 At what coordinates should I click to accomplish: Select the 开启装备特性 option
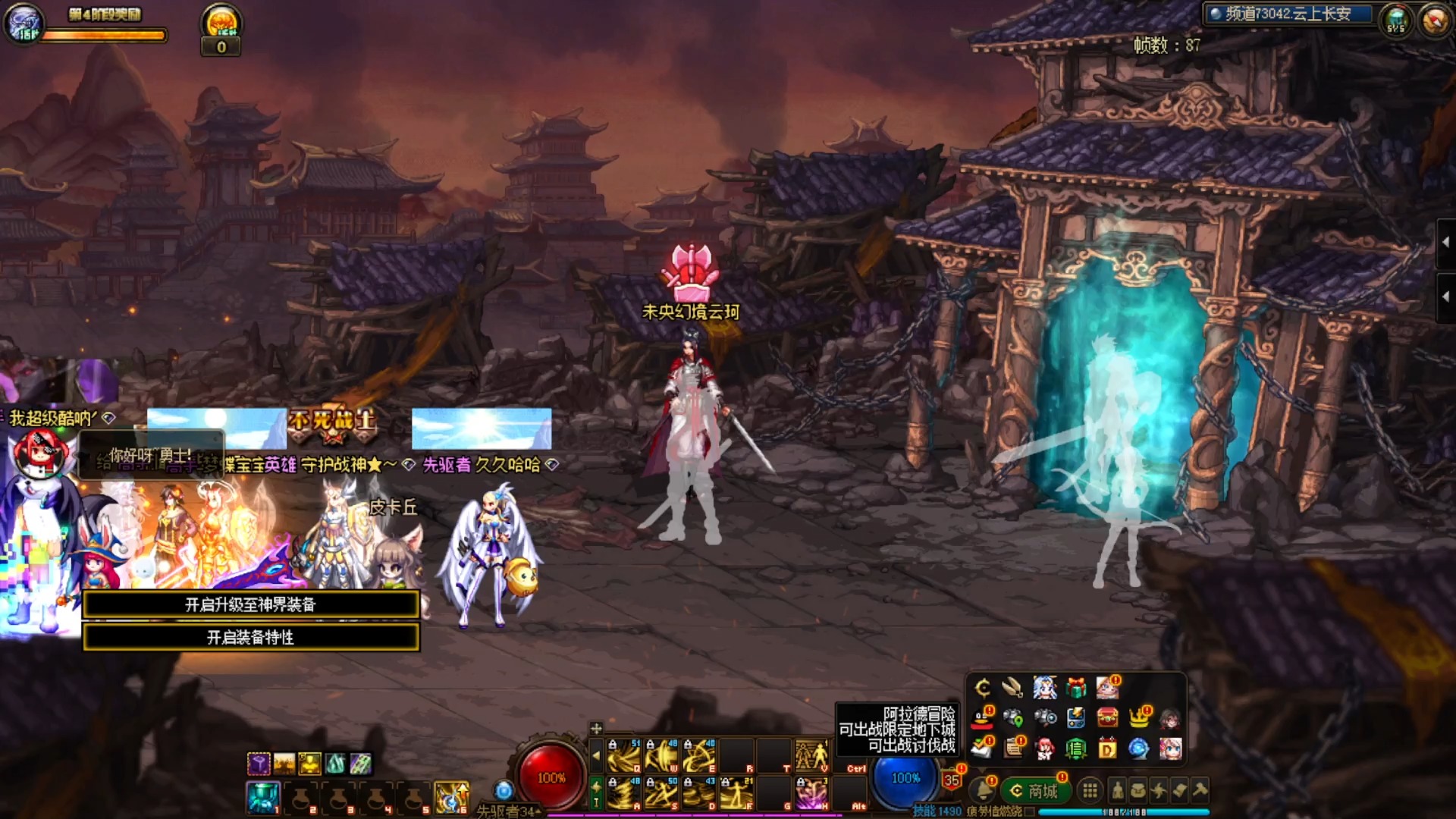(x=250, y=637)
